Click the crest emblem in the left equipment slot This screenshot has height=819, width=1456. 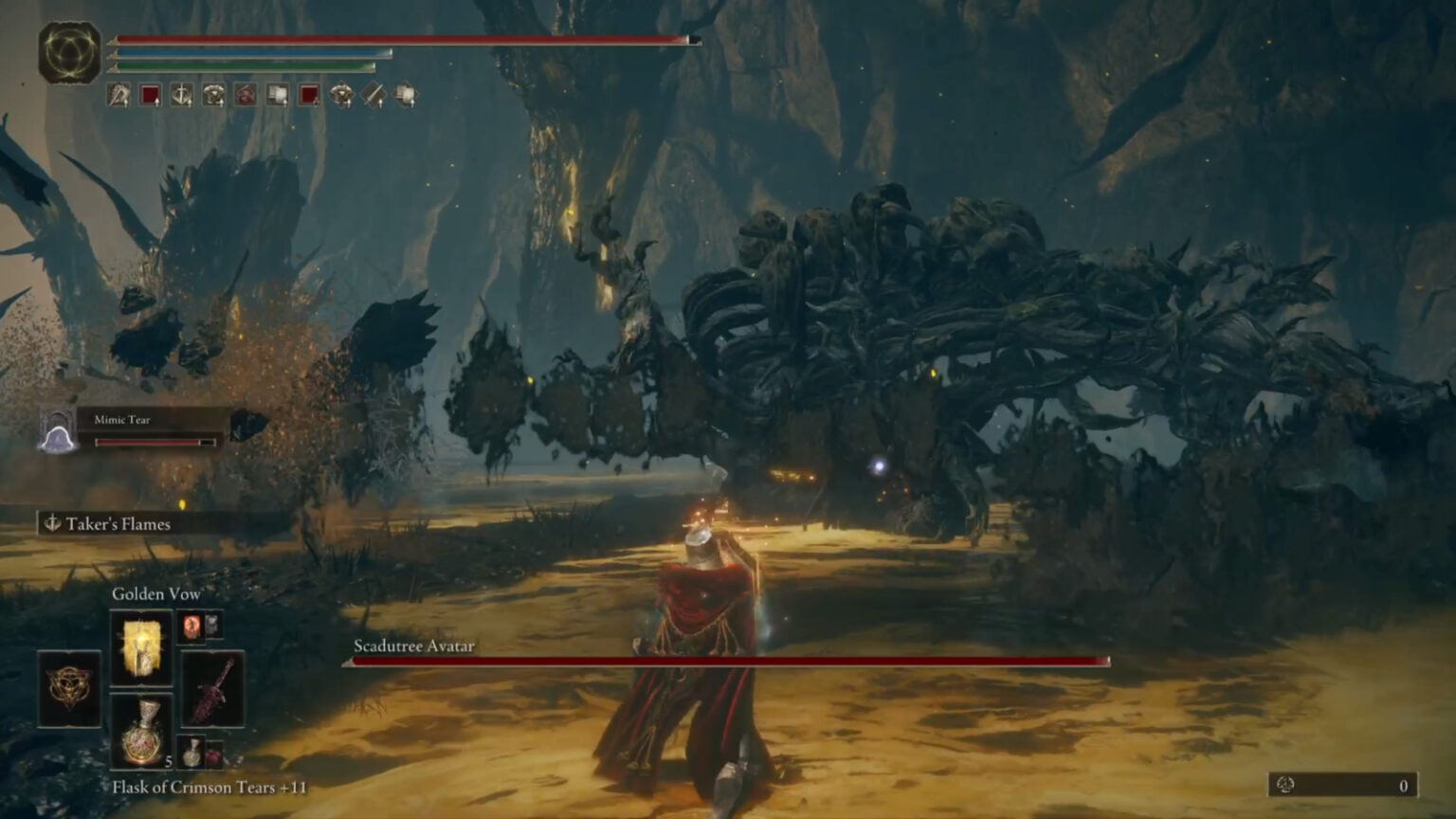(x=70, y=689)
